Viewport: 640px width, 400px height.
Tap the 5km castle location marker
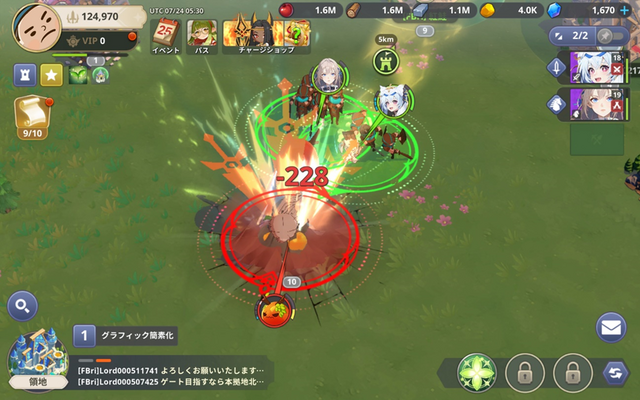385,60
